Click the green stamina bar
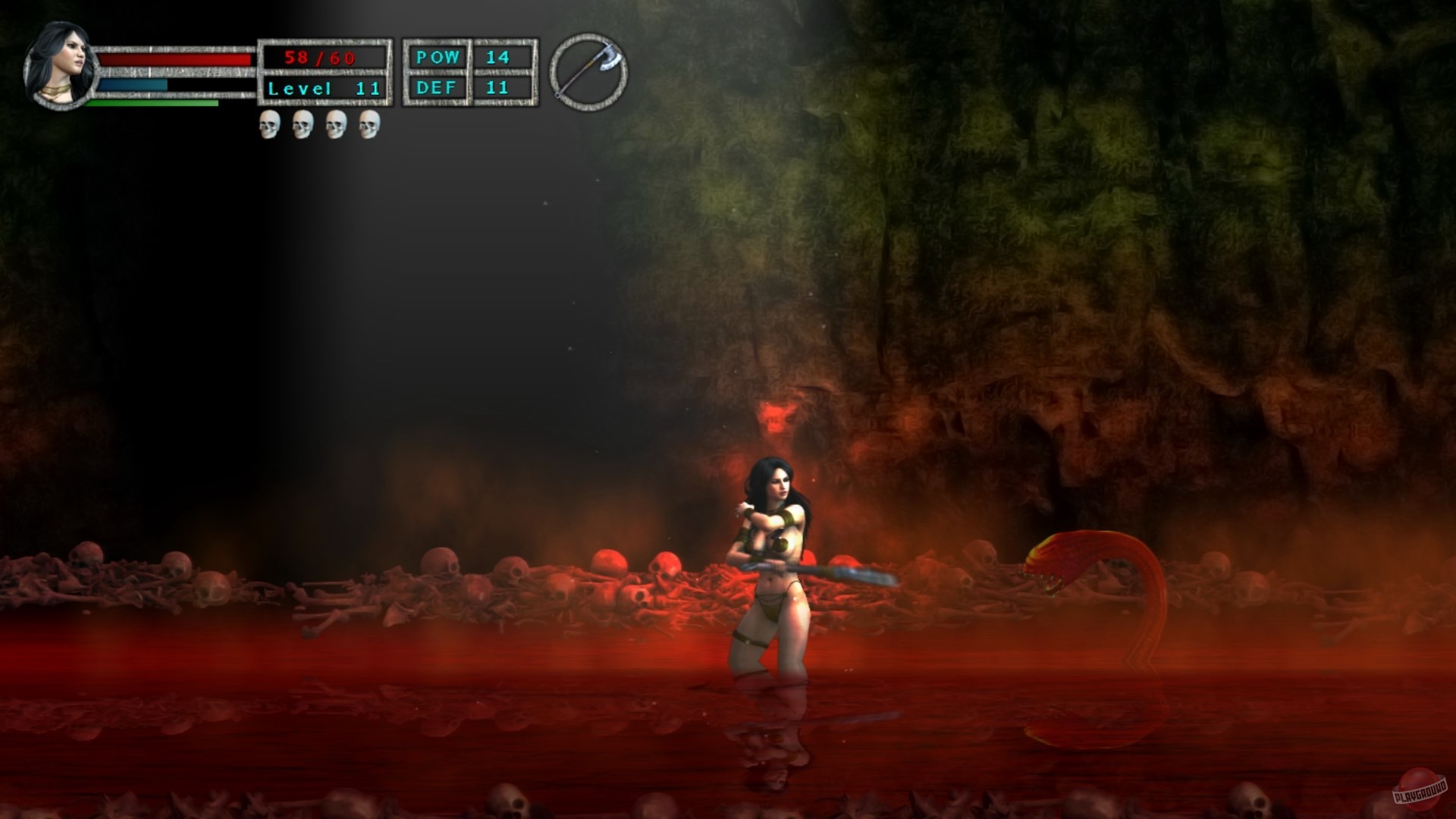 click(152, 104)
